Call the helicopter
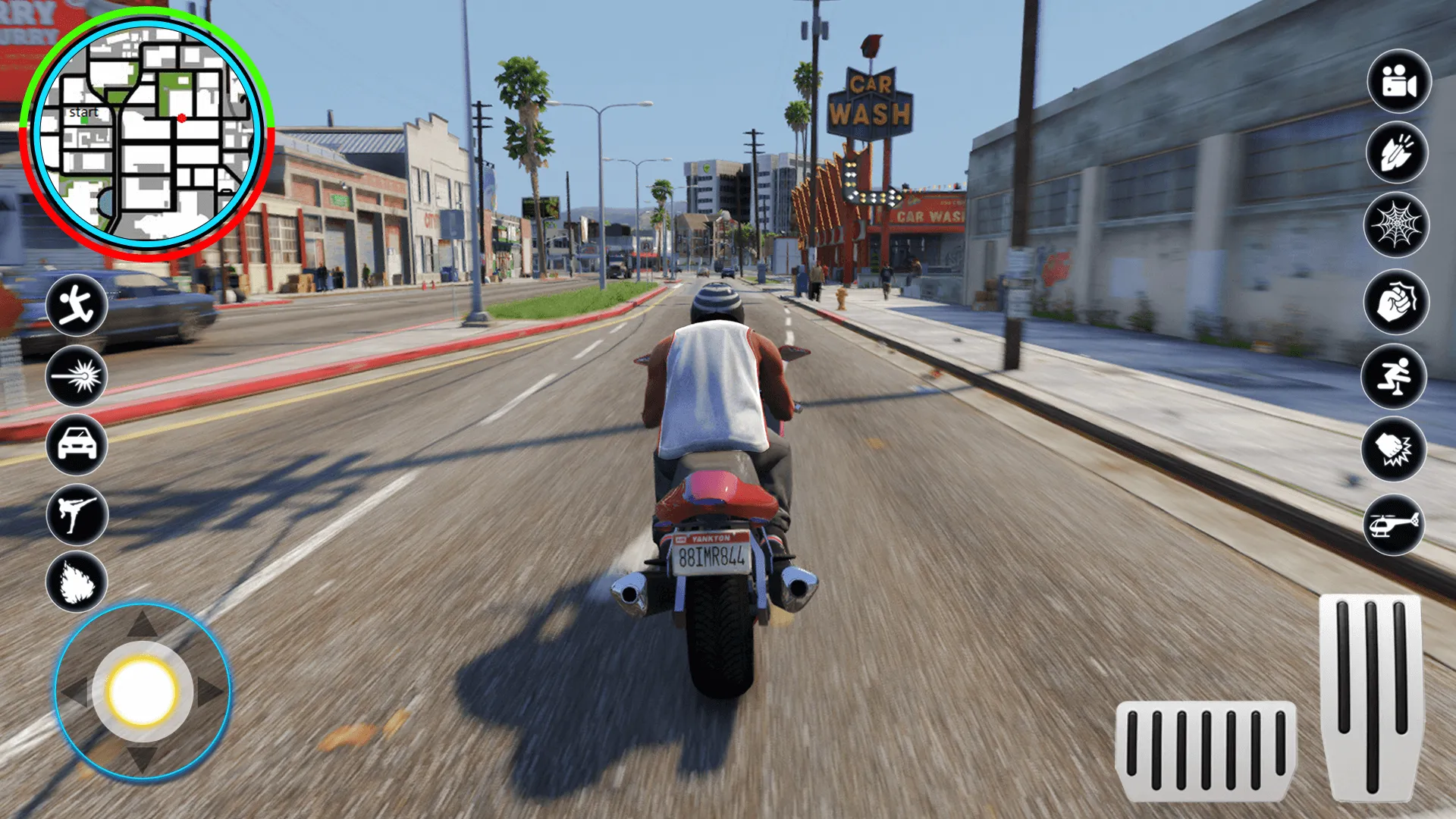The image size is (1456, 819). pos(1394,524)
